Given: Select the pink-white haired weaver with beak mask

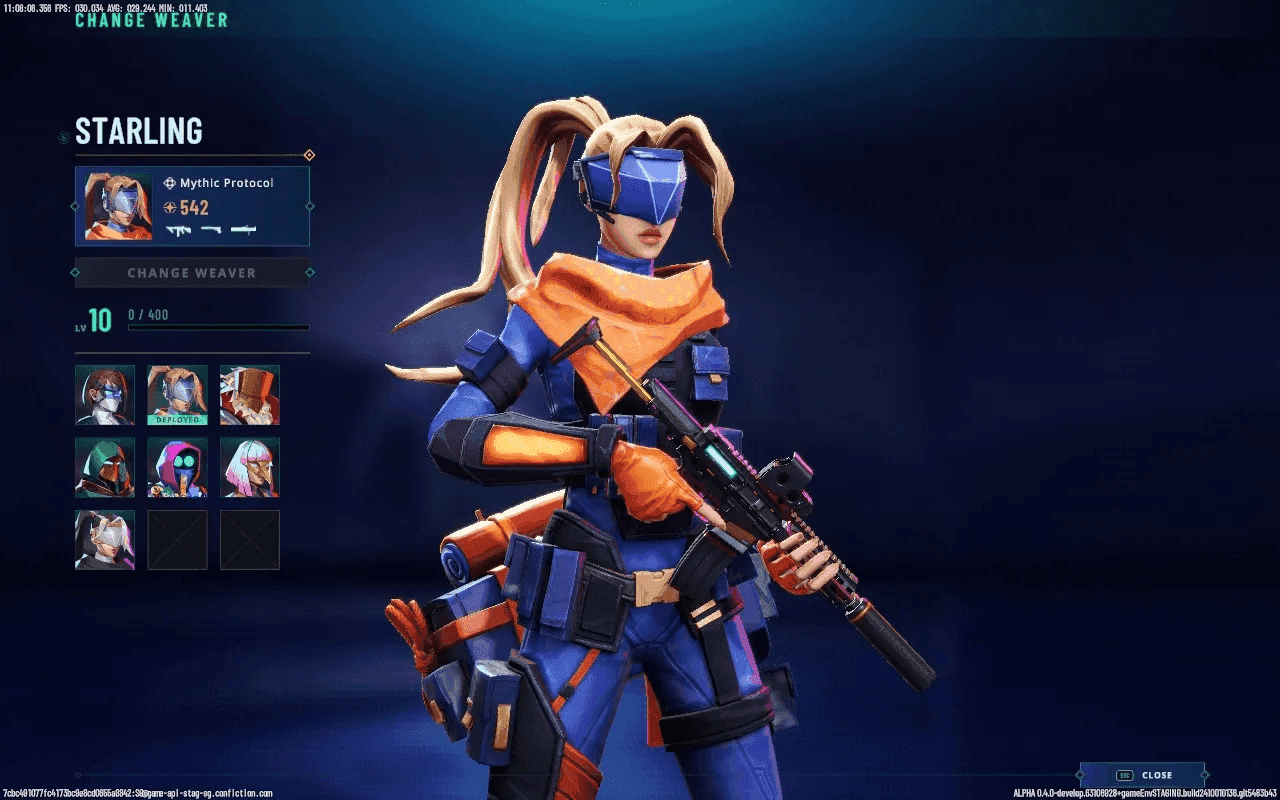Looking at the screenshot, I should (x=250, y=467).
